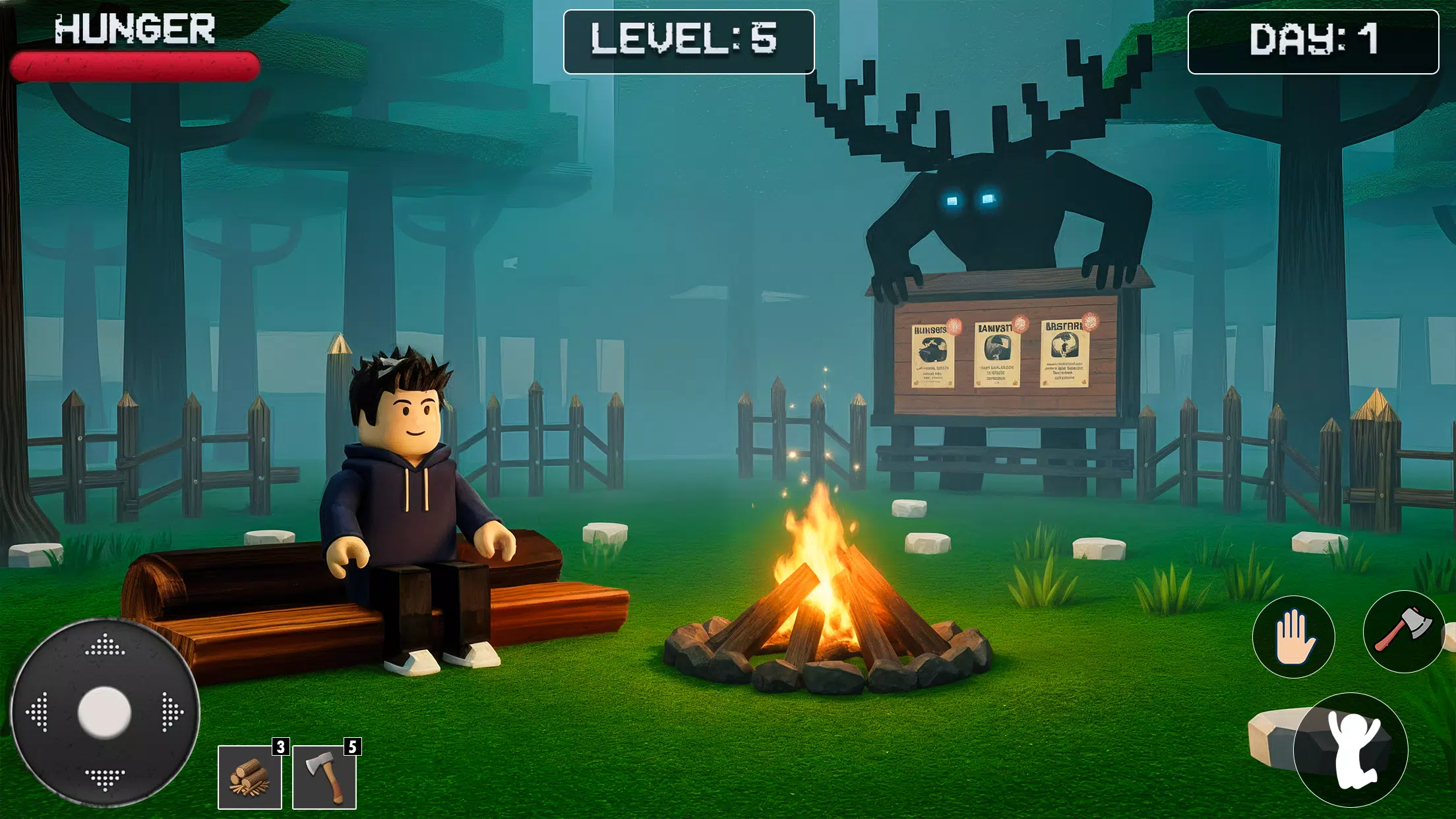1456x819 pixels.
Task: Use the red axe attack button
Action: click(1403, 631)
